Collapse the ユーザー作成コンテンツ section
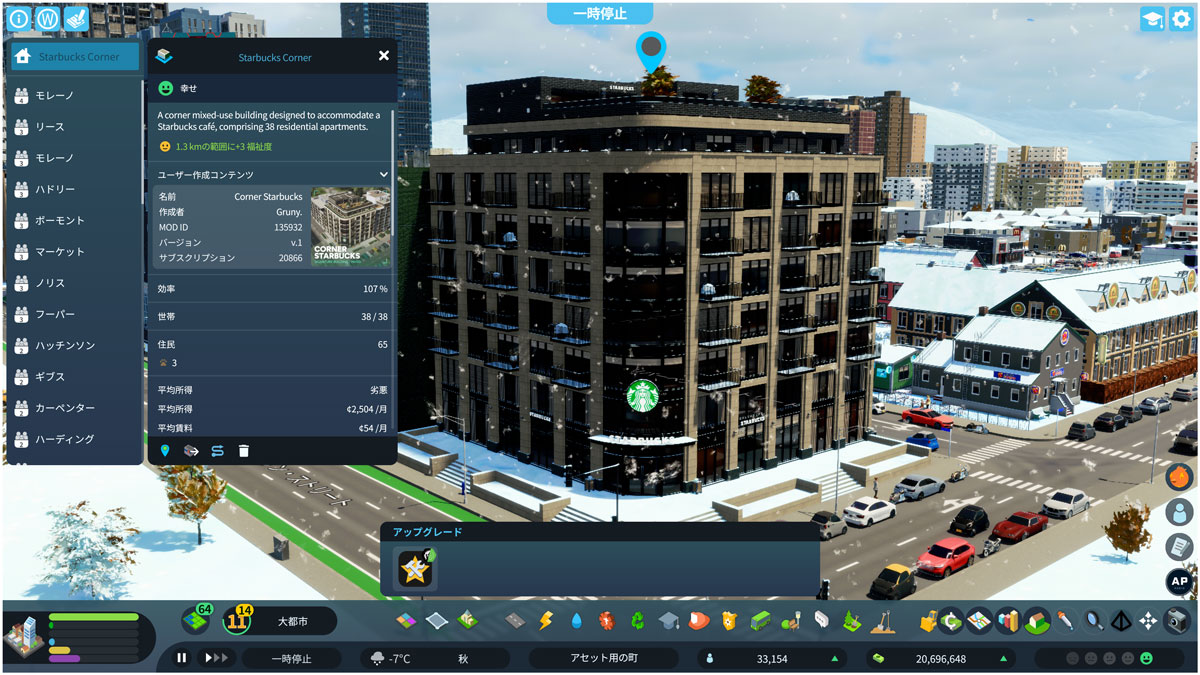Image resolution: width=1200 pixels, height=675 pixels. click(383, 175)
